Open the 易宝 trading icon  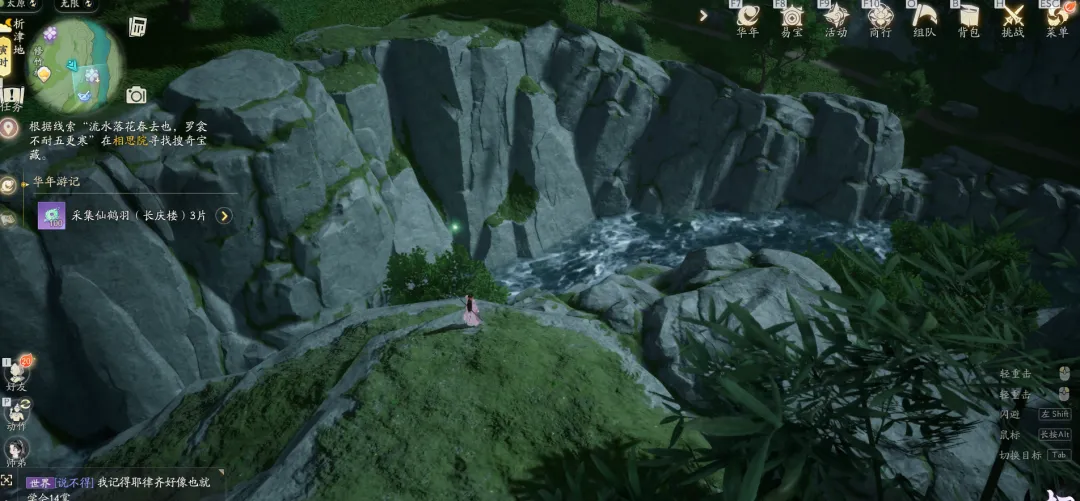tap(792, 17)
